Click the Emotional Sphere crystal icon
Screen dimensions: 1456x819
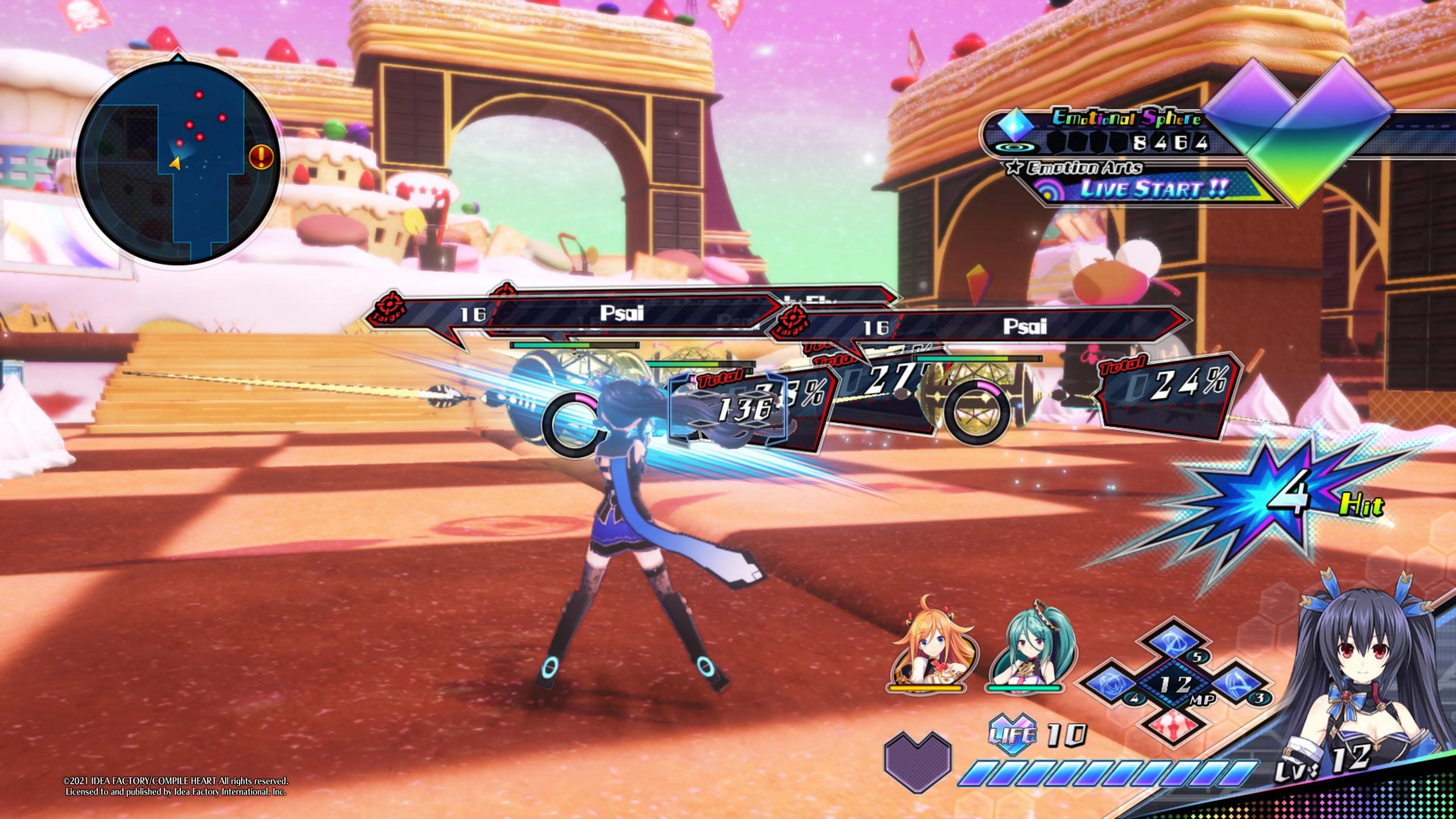tap(1016, 125)
